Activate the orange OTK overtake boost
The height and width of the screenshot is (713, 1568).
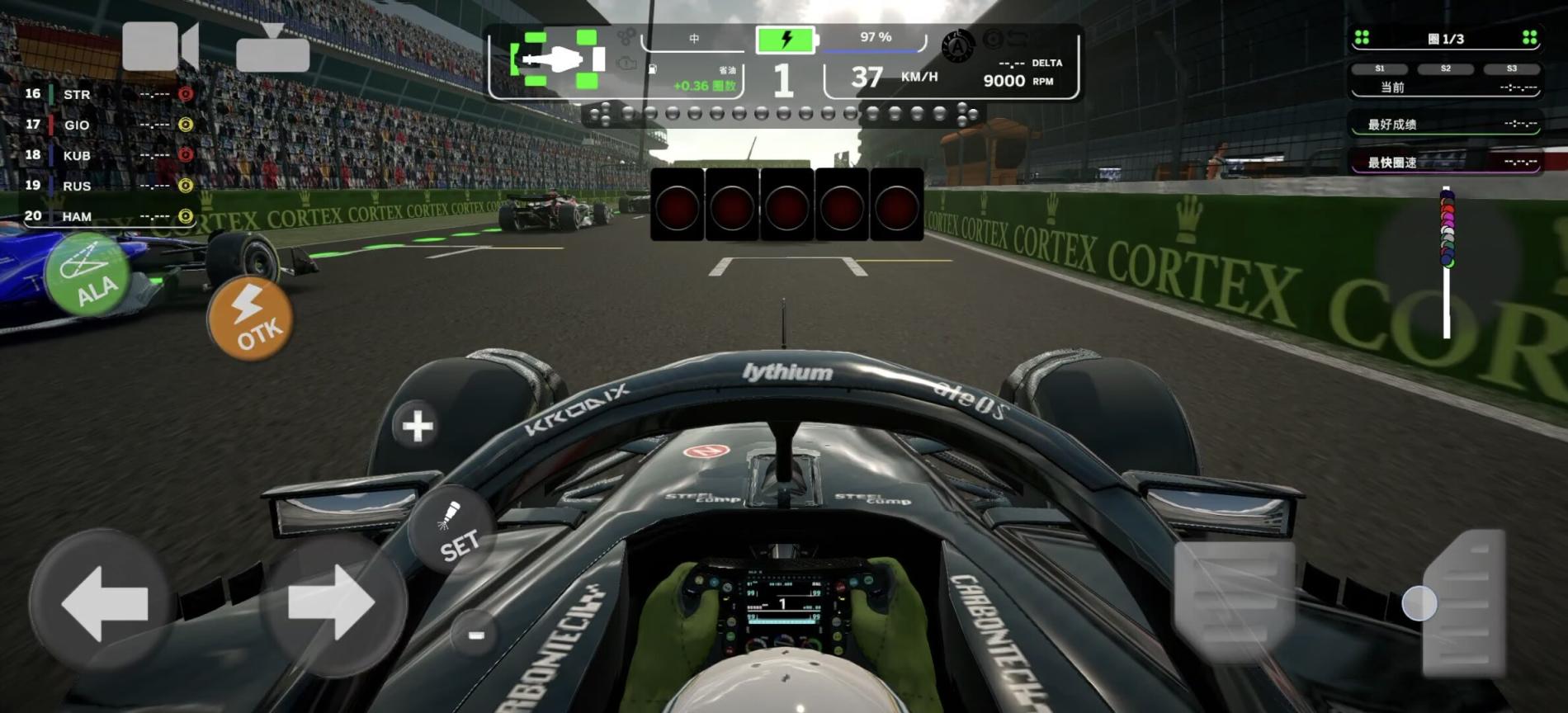coord(250,319)
